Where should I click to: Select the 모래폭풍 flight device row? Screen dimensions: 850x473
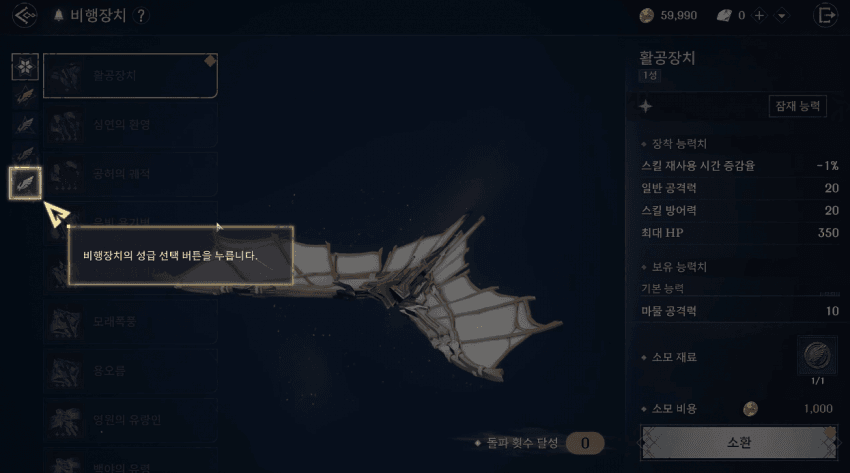pyautogui.click(x=131, y=322)
